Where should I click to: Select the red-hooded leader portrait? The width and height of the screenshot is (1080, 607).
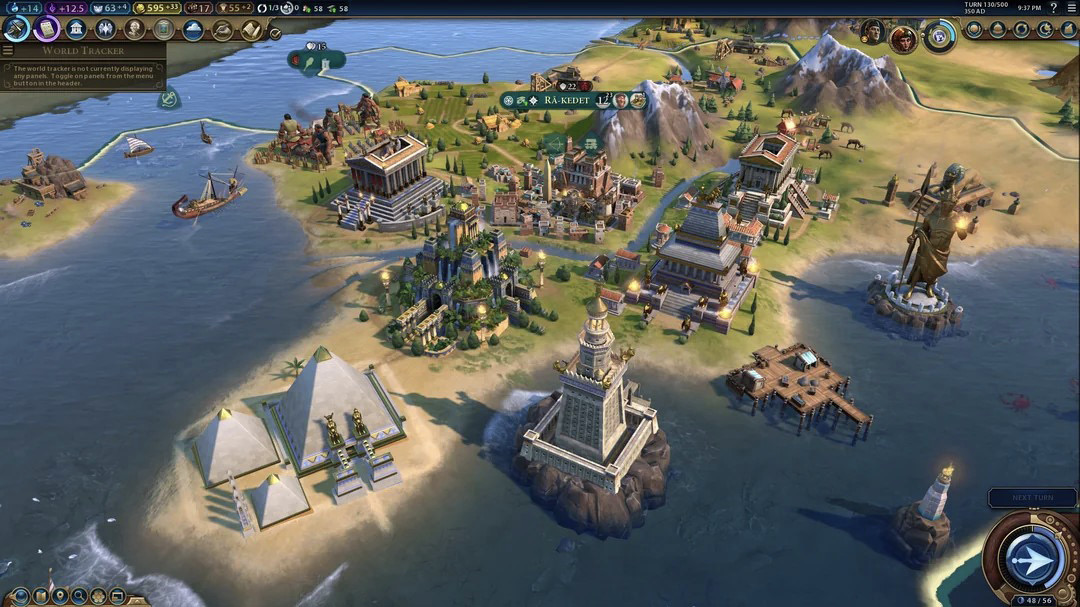pos(903,38)
